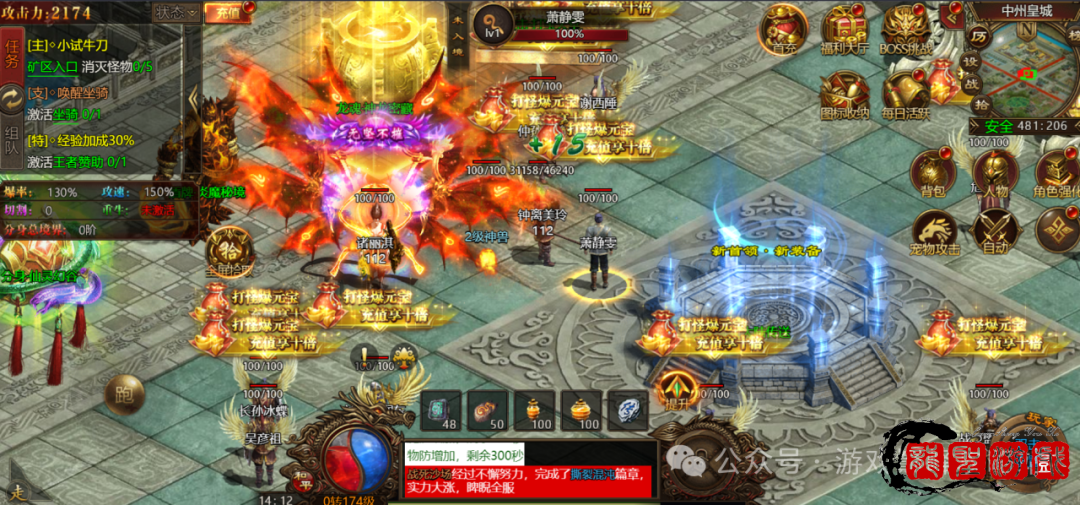
Task: Switch to the 任务 quest tab
Action: pyautogui.click(x=12, y=52)
